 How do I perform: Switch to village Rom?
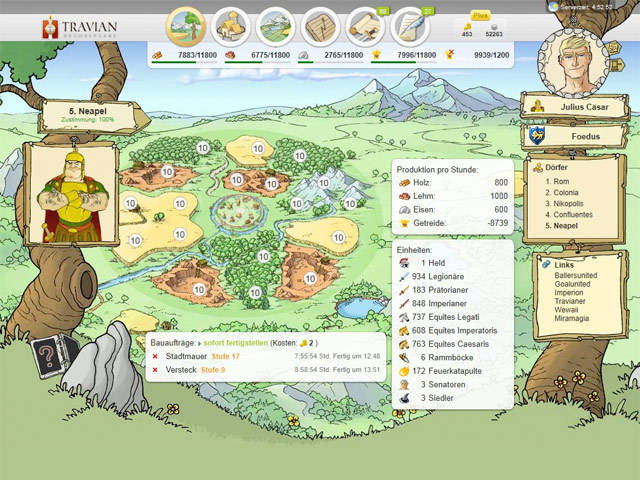click(562, 181)
